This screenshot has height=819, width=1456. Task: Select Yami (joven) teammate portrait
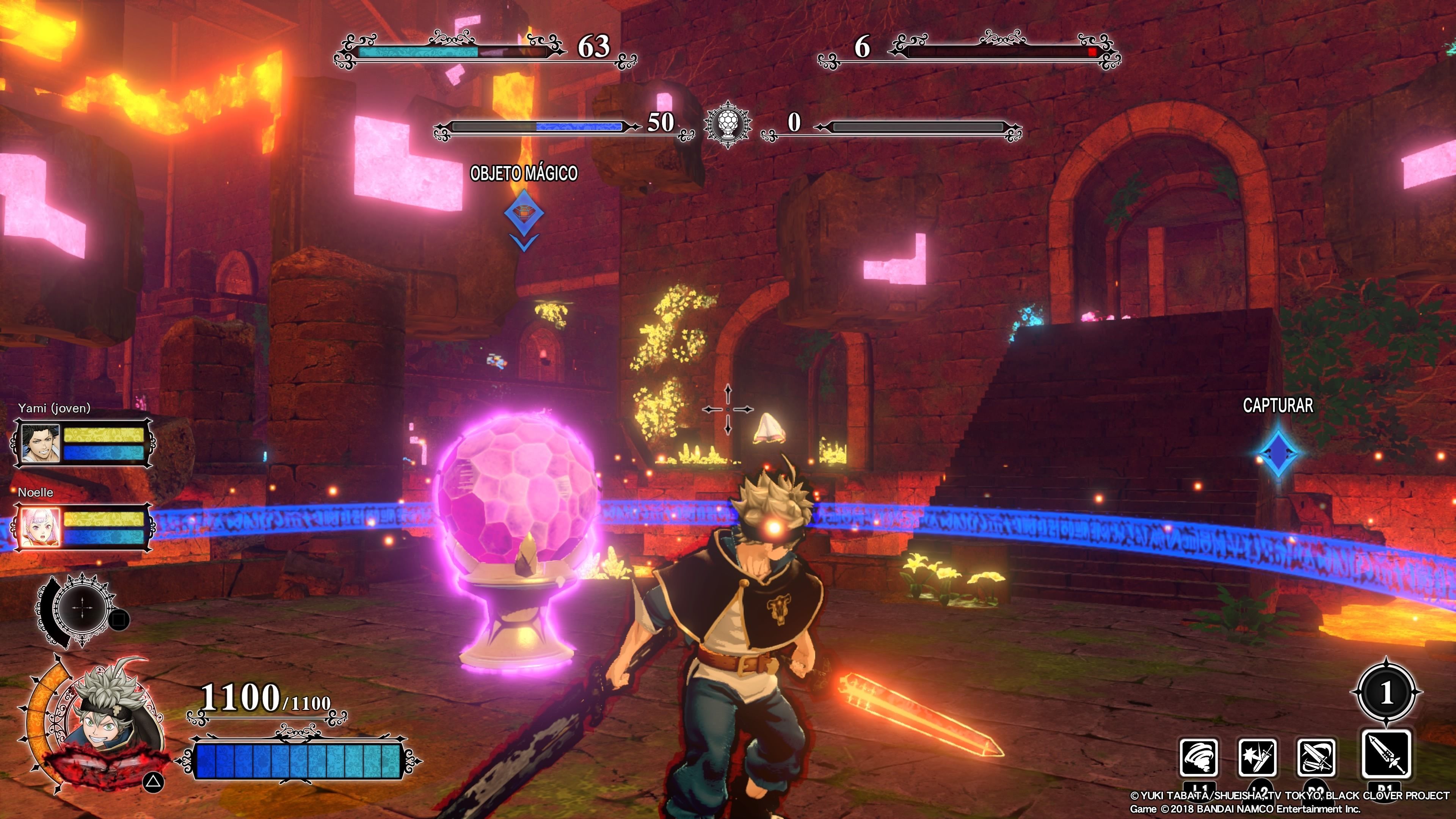pos(40,443)
